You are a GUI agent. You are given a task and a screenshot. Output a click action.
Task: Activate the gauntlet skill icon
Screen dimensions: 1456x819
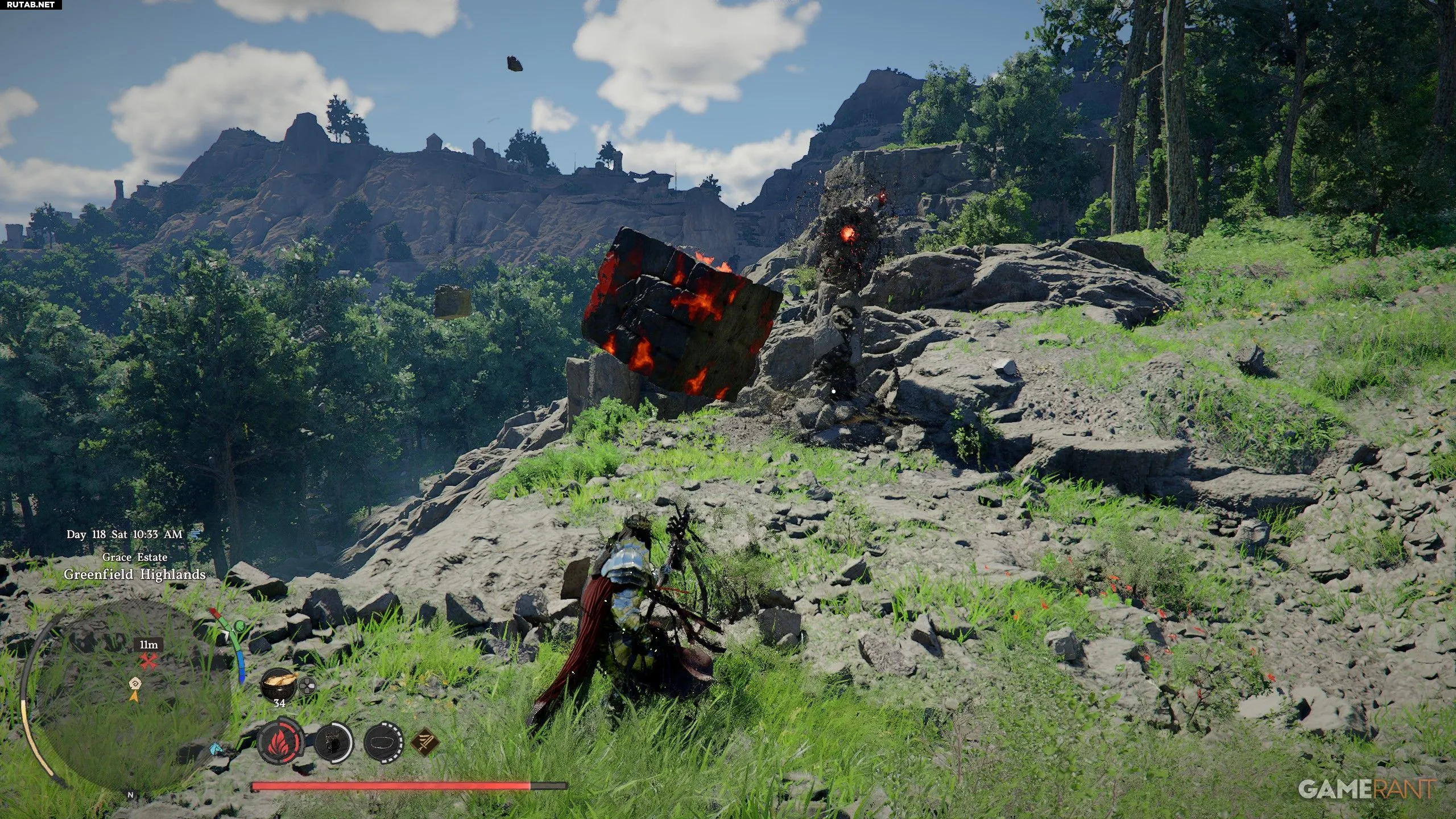(334, 743)
